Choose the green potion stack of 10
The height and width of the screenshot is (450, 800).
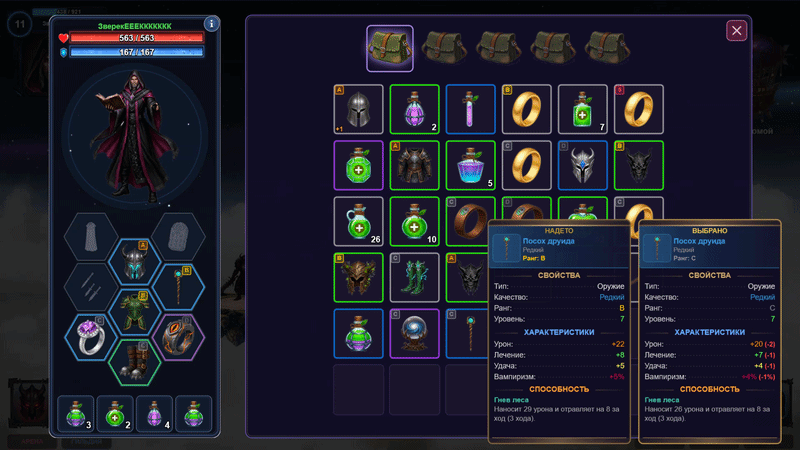[414, 221]
